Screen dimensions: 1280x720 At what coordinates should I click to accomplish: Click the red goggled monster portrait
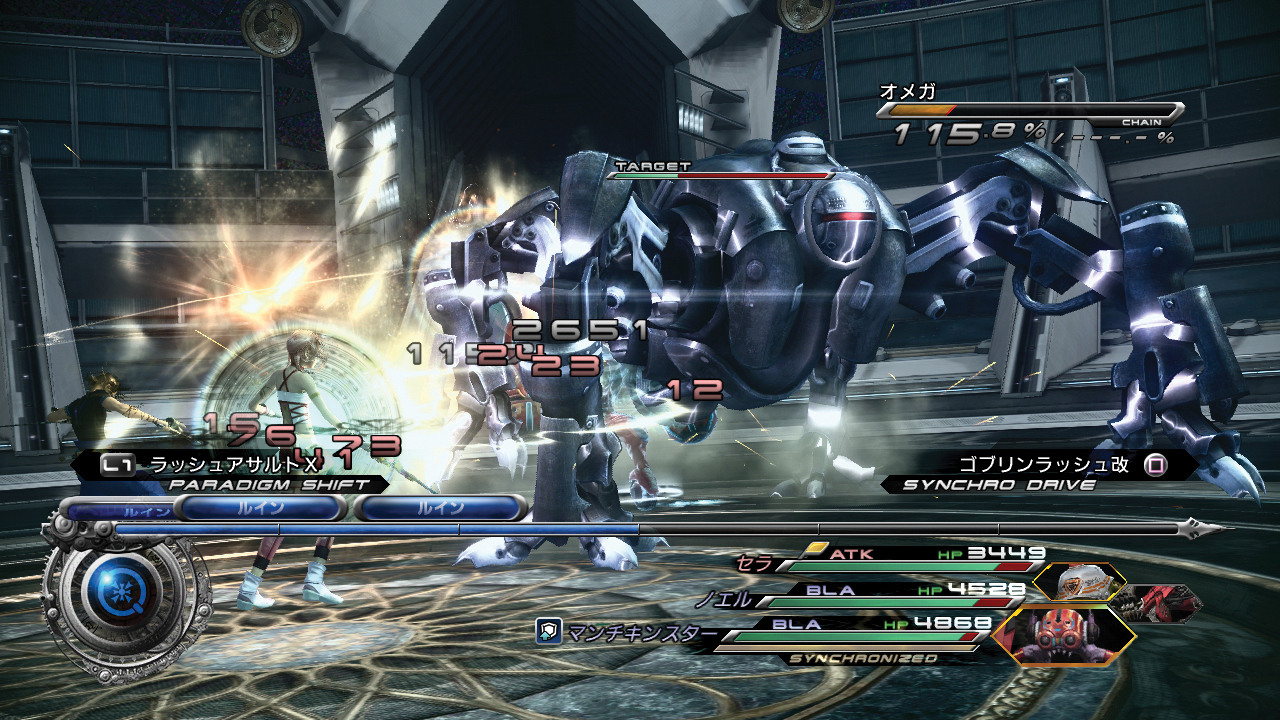[x=1063, y=637]
